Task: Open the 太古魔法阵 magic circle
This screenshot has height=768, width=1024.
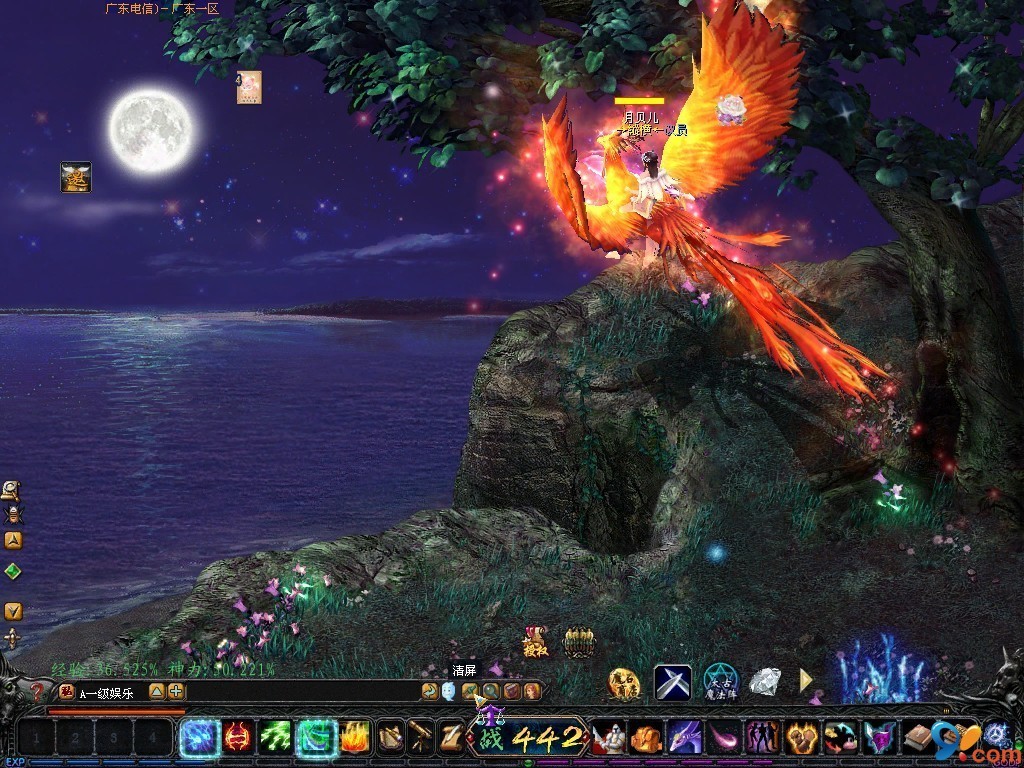Action: coord(720,682)
